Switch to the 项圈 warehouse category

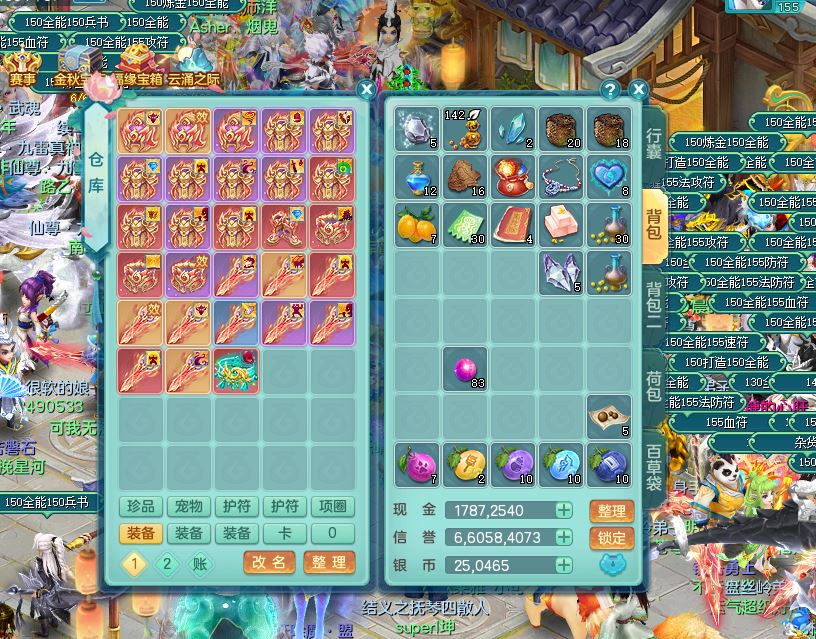coord(333,507)
